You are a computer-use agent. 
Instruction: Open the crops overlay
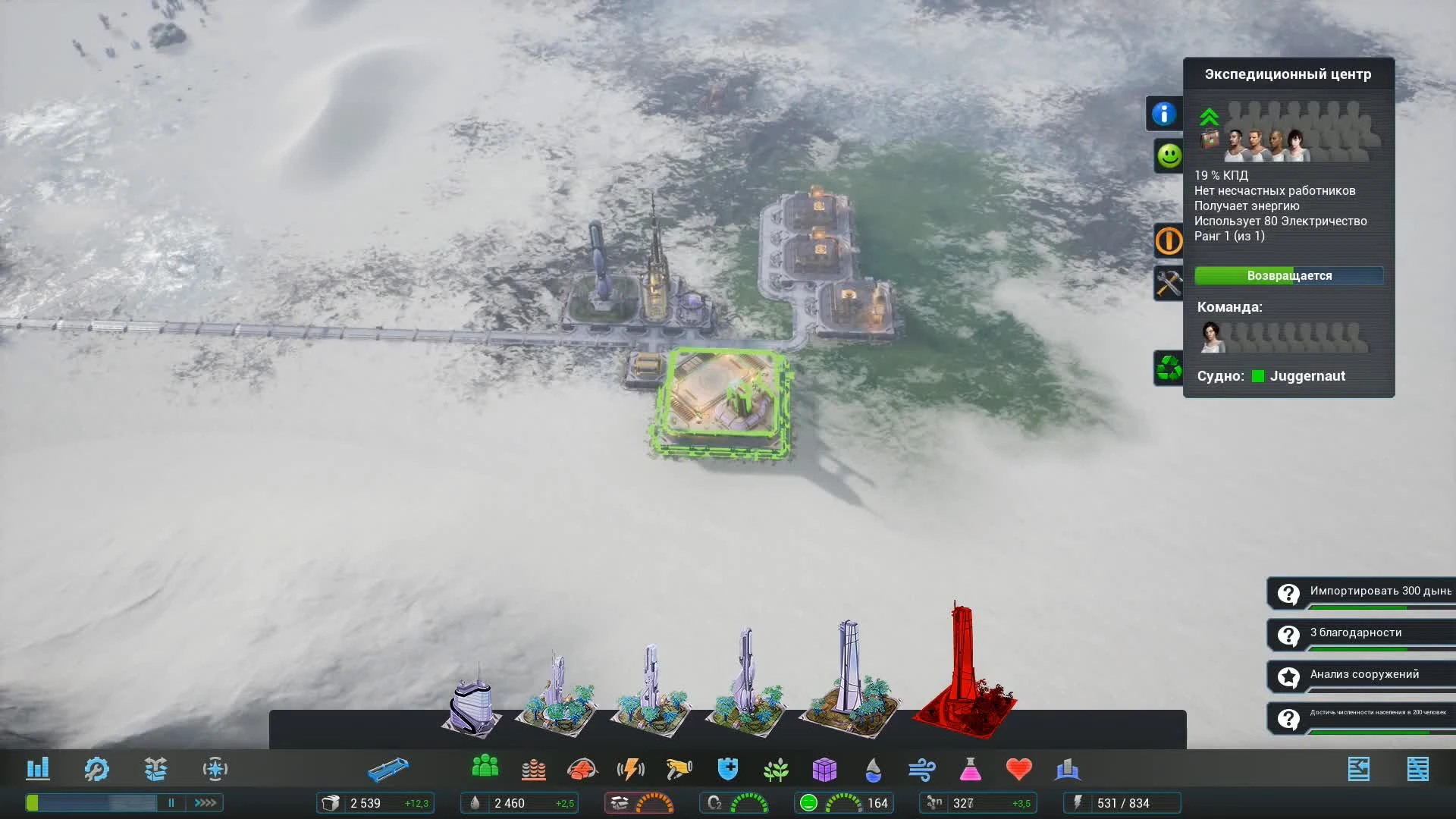775,769
